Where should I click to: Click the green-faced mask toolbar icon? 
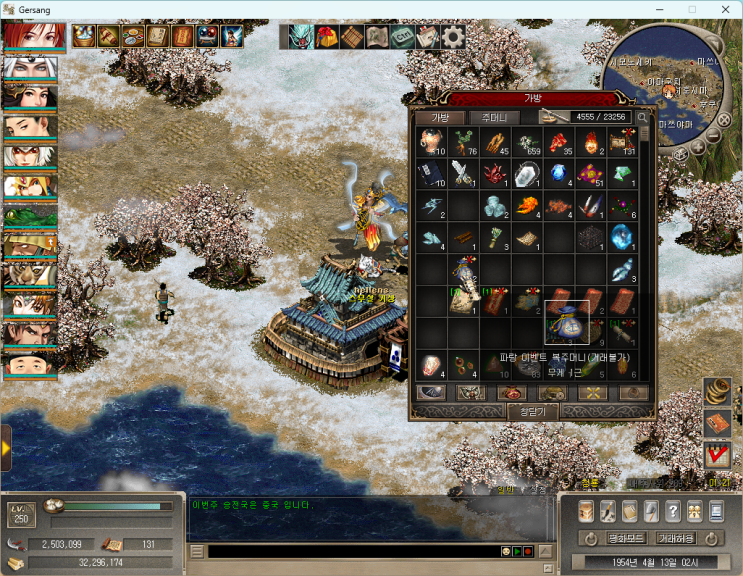point(300,37)
